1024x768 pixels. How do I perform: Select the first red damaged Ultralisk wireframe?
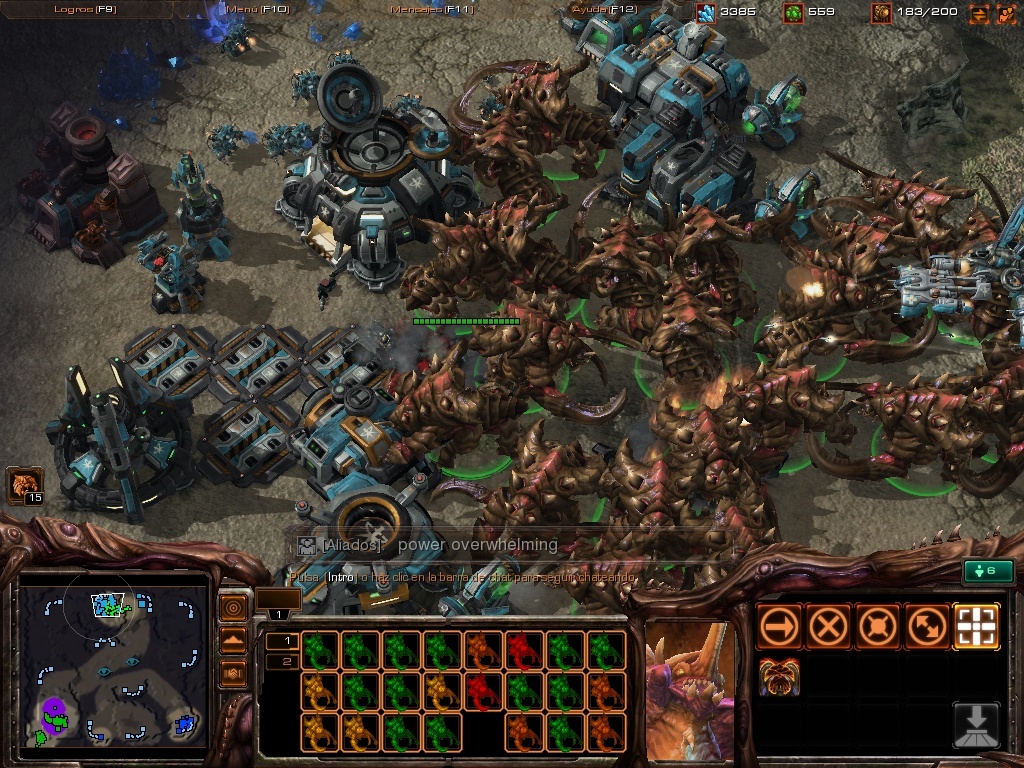point(520,650)
